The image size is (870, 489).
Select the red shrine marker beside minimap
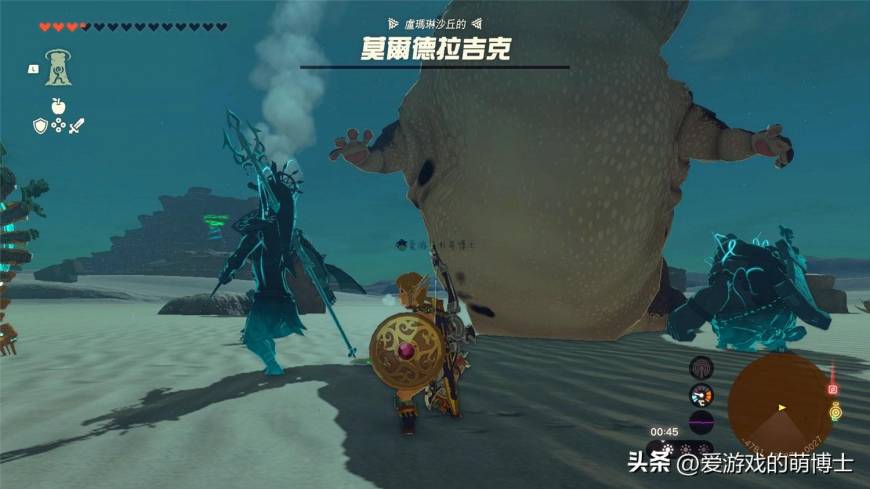(x=832, y=388)
